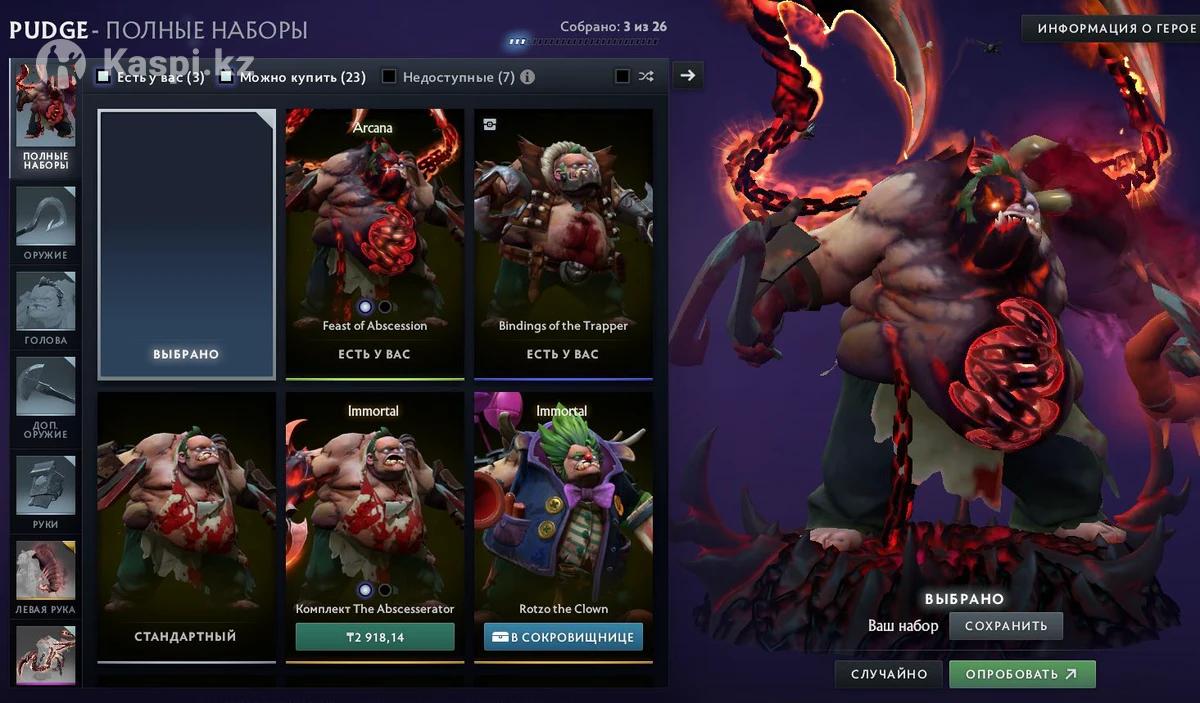1200x703 pixels.
Task: Toggle the Можно купить filter checkbox
Action: coord(227,77)
